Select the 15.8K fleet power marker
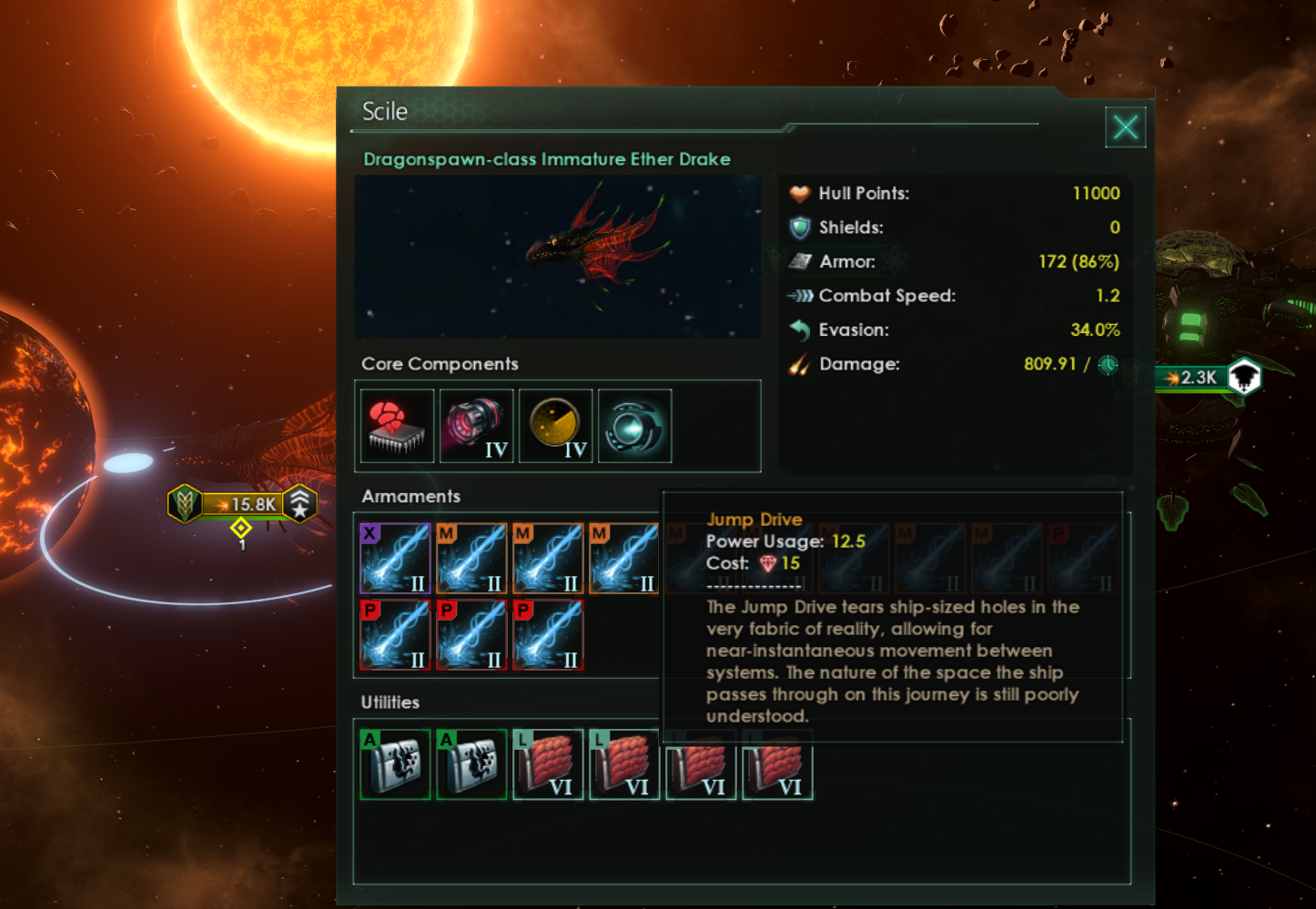The image size is (1316, 909). 244,503
